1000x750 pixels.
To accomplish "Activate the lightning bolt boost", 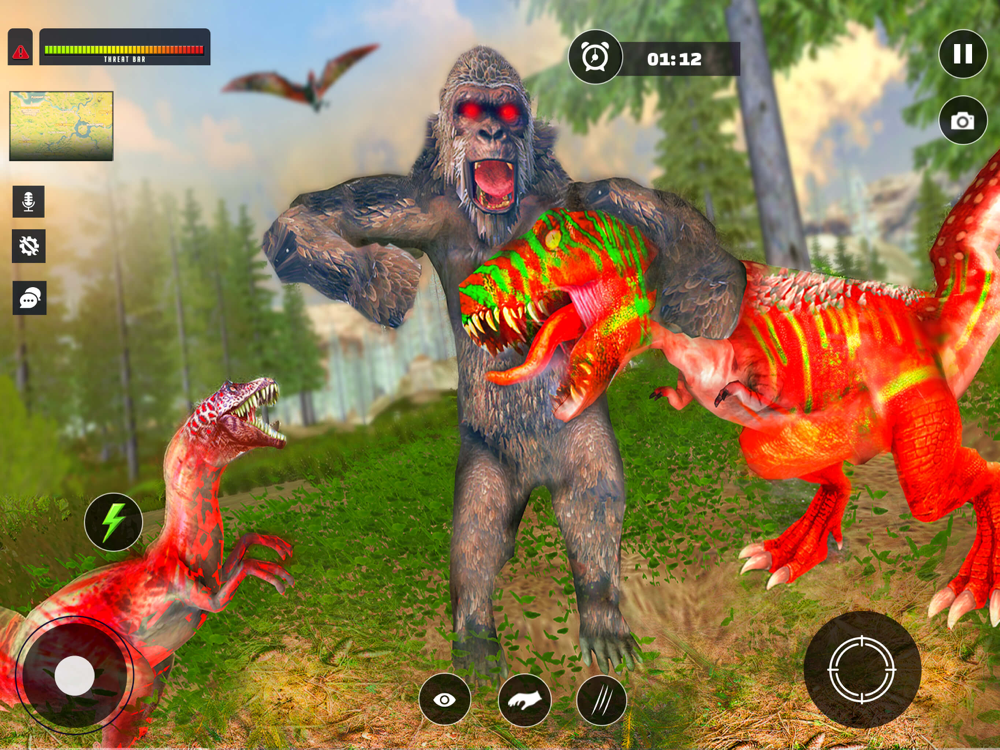I will [x=113, y=522].
